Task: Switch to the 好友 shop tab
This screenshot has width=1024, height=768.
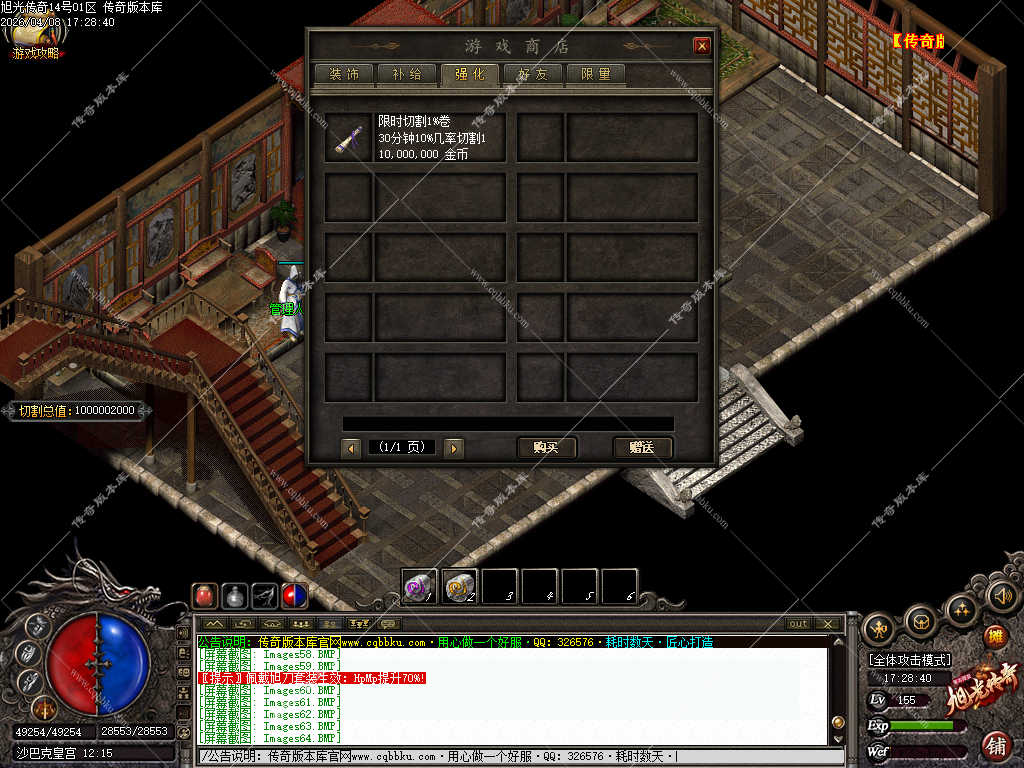Action: tap(533, 74)
